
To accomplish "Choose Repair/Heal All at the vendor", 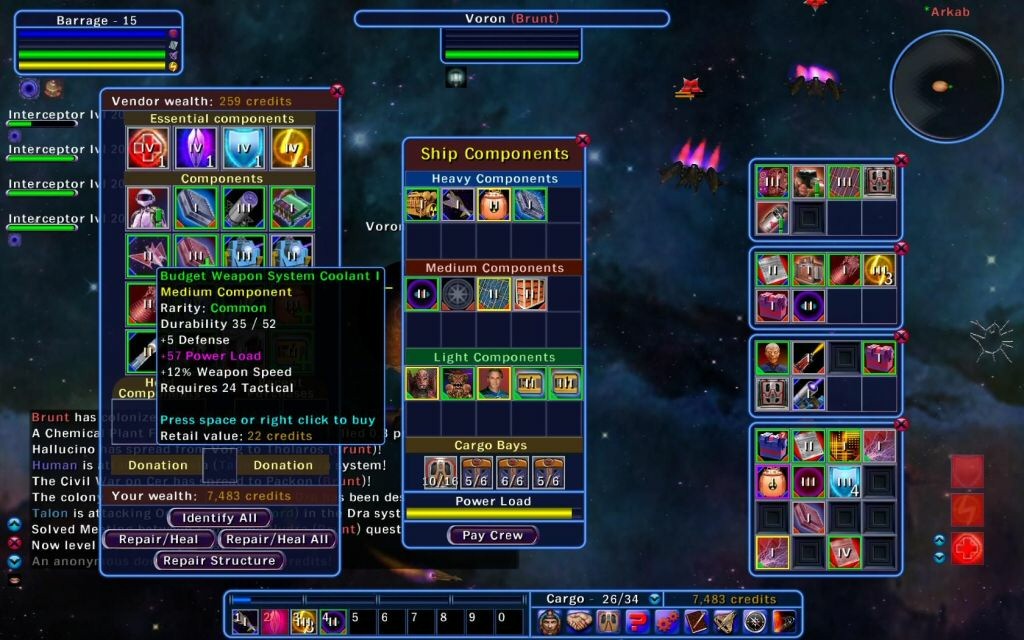I will [x=277, y=539].
